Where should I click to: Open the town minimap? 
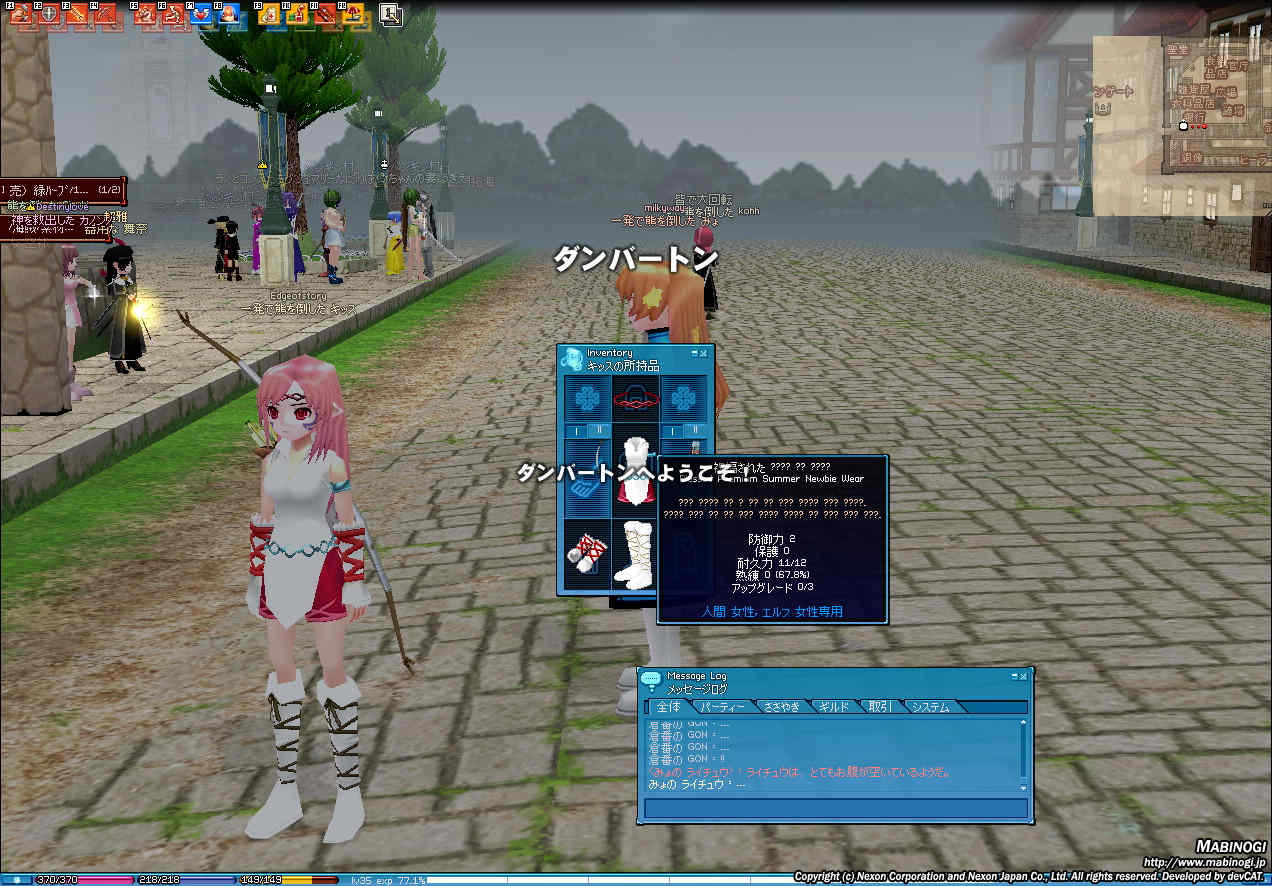[x=1180, y=126]
